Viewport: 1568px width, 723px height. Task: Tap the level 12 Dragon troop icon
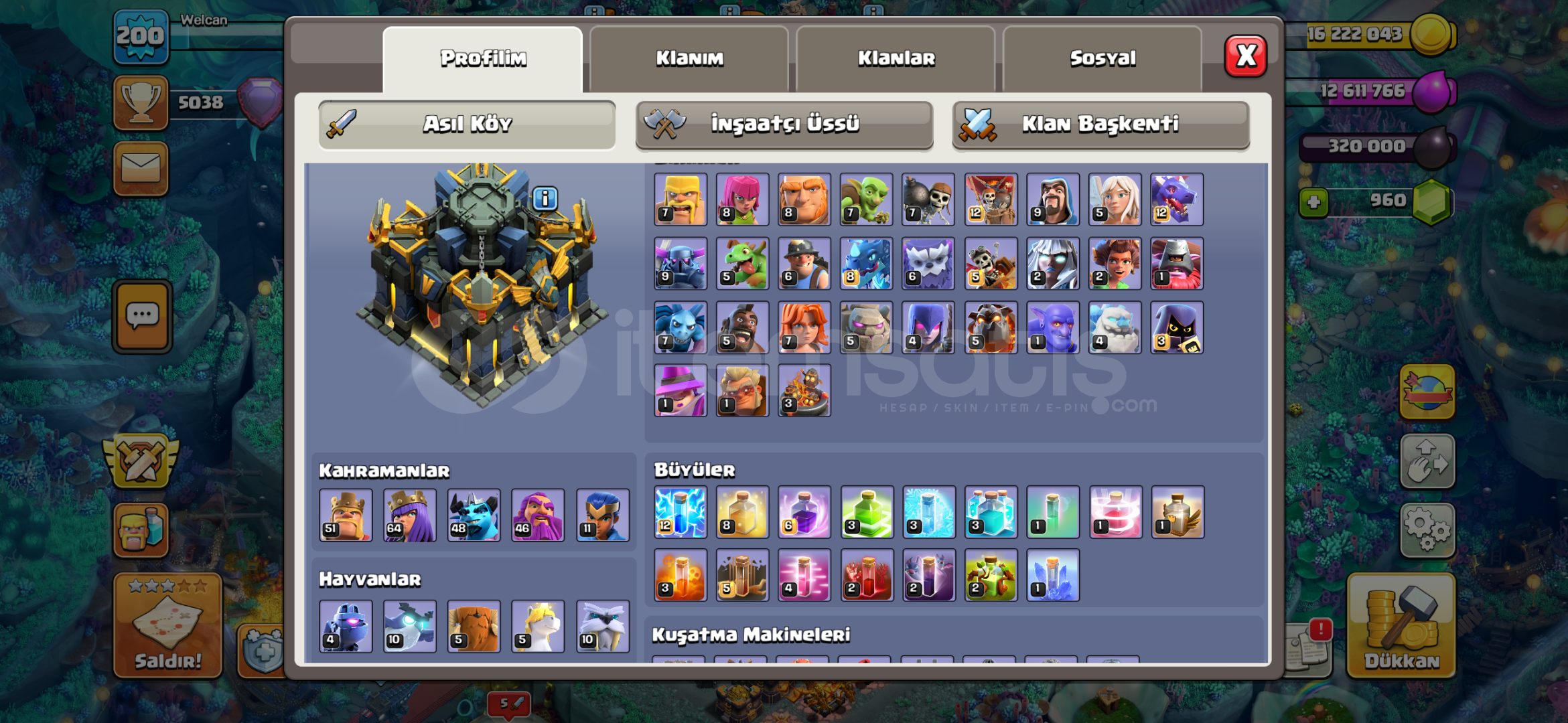coord(1177,199)
